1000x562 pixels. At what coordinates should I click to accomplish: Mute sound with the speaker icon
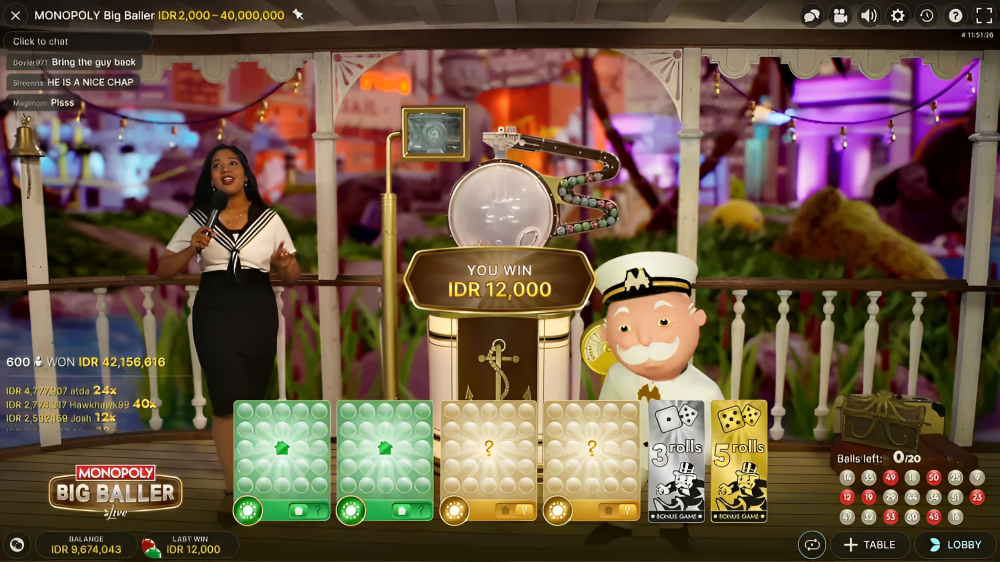point(869,16)
